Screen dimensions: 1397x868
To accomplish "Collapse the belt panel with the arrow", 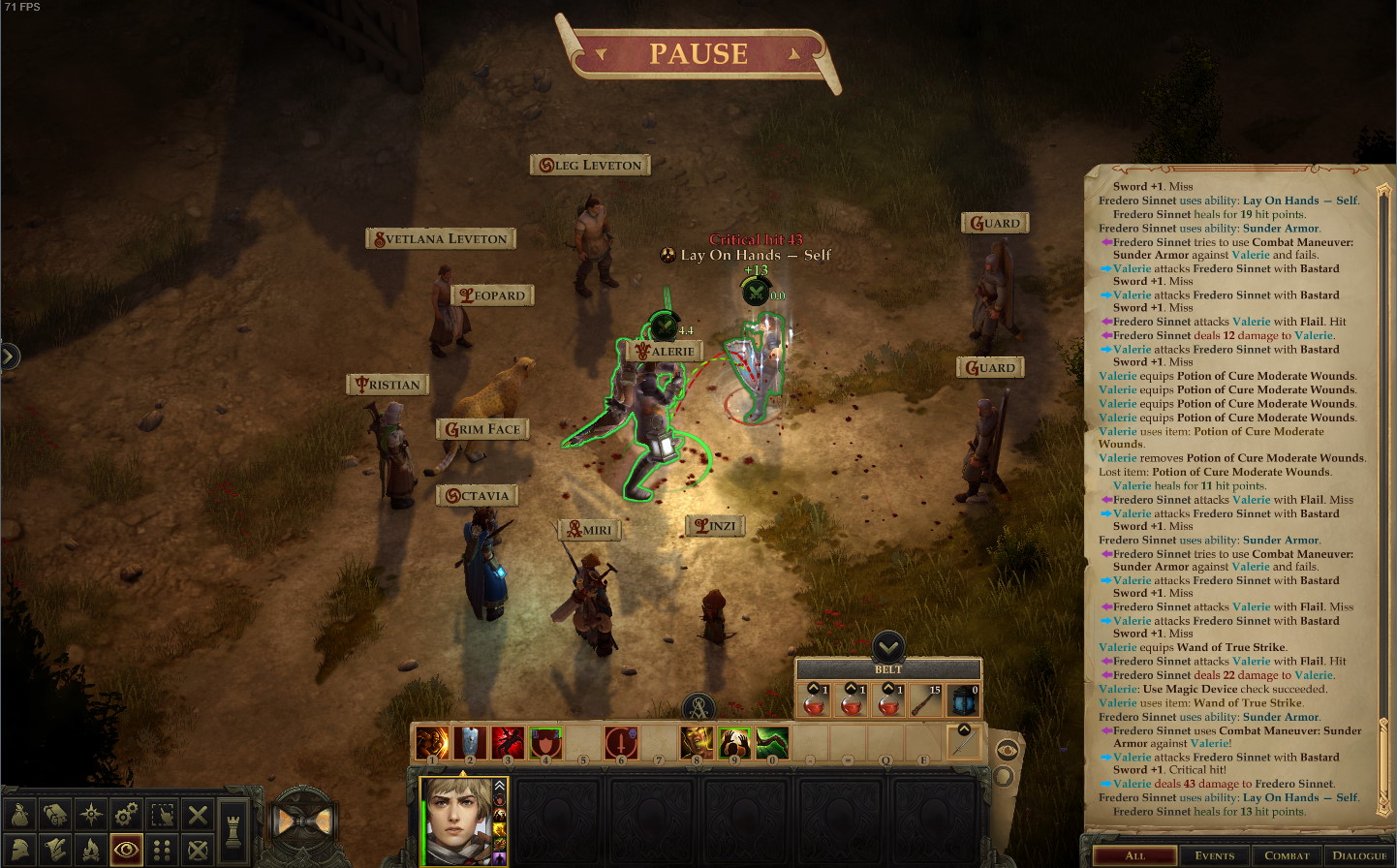I will [888, 646].
